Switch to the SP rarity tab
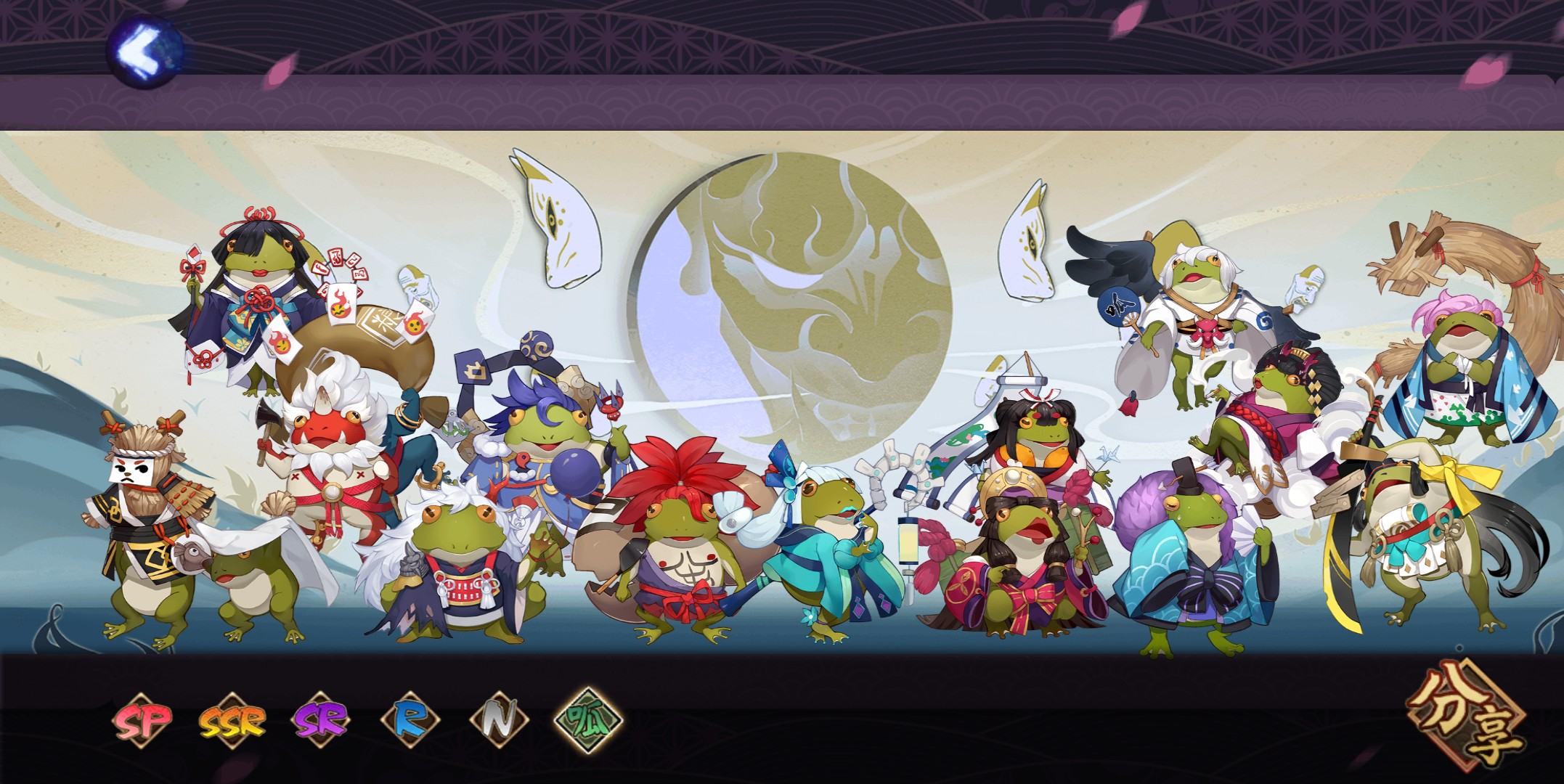Viewport: 1564px width, 784px height. 142,720
